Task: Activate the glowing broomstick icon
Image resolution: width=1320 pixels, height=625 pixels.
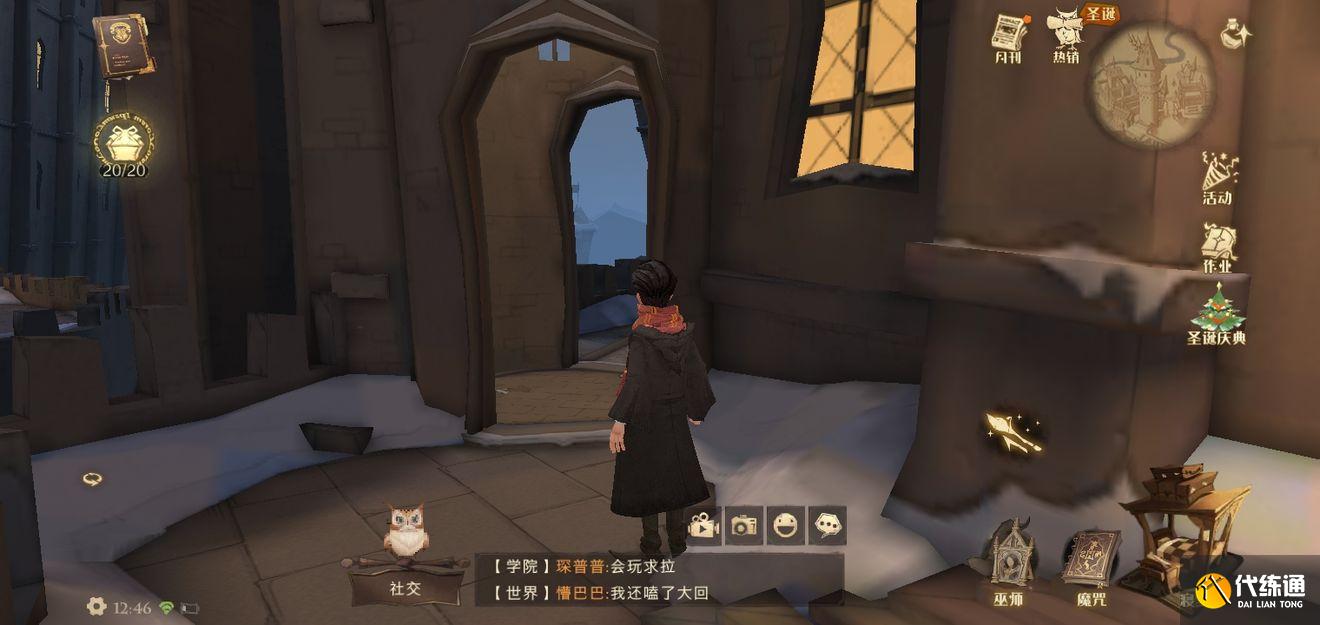Action: 1012,431
